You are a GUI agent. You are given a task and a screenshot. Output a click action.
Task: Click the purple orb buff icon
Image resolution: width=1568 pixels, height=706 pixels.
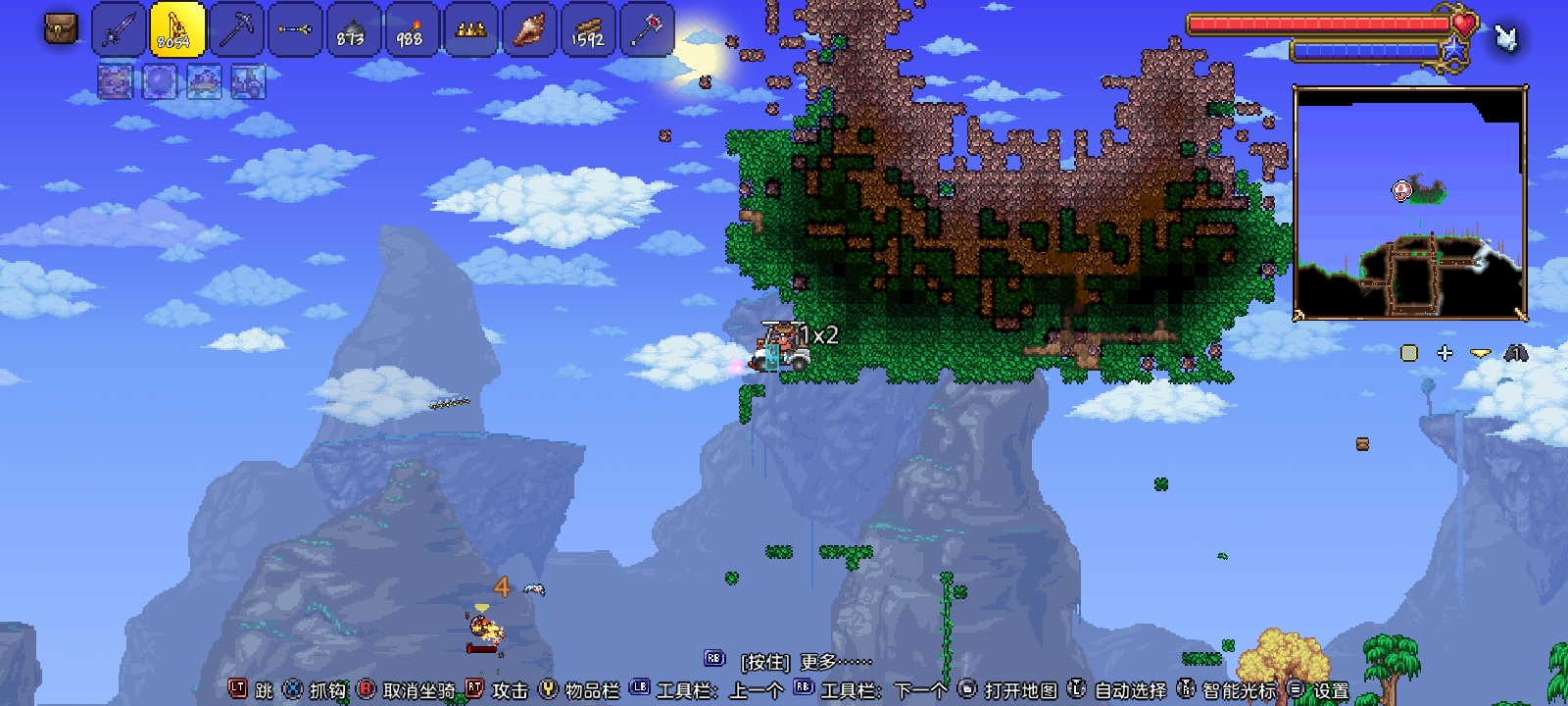160,82
